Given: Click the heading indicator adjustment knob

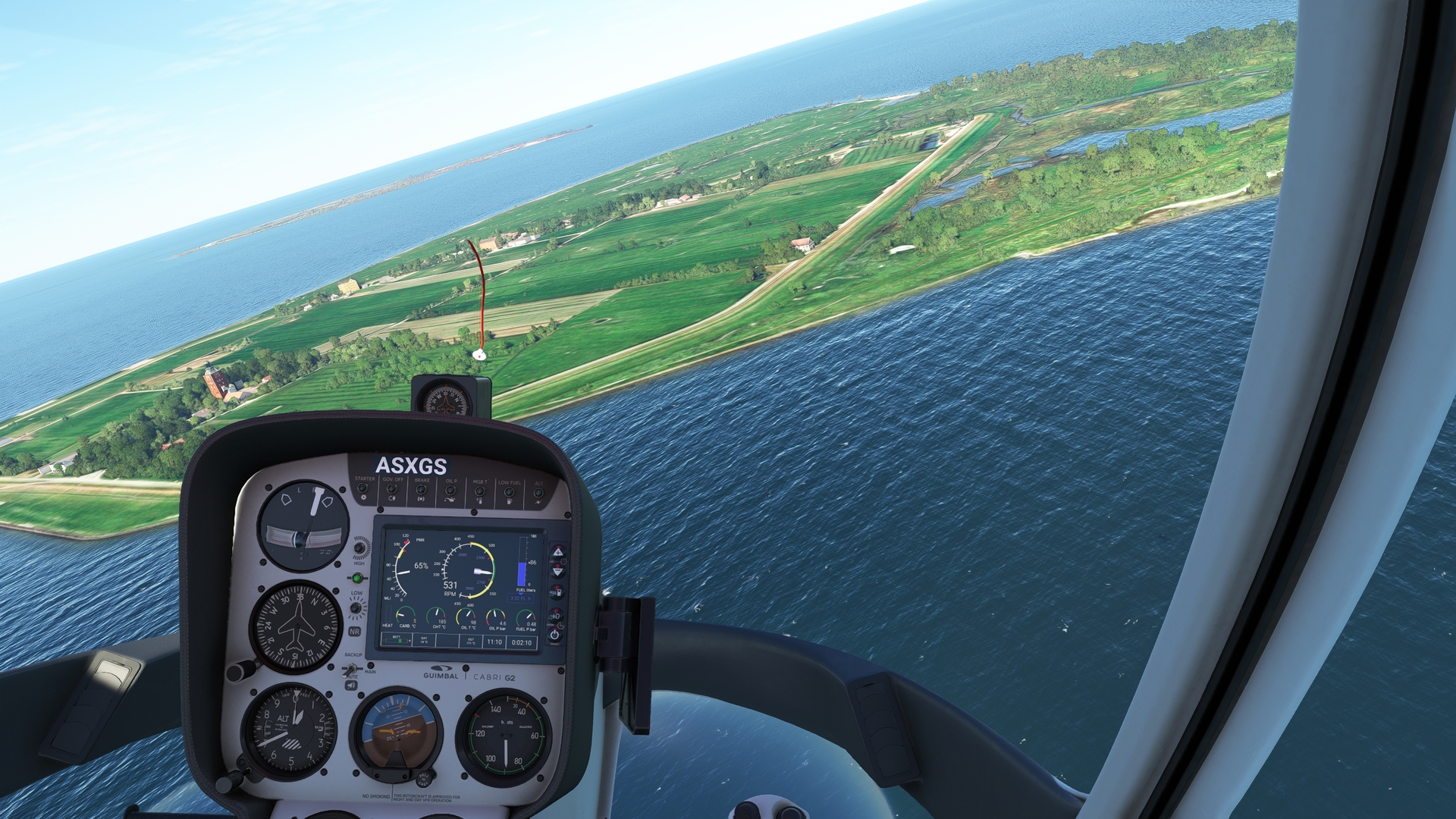Looking at the screenshot, I should 240,670.
